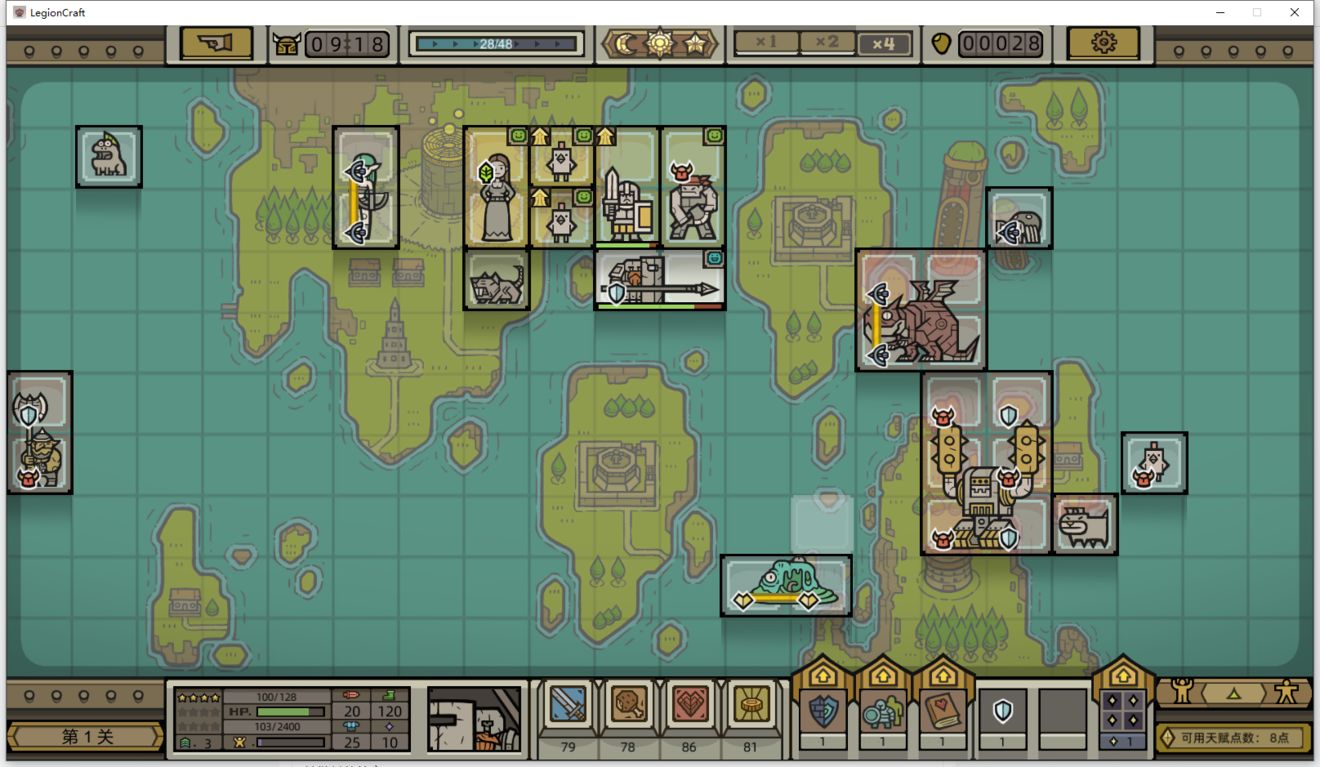Select the green slime unit tile
This screenshot has width=1320, height=767.
coord(786,585)
